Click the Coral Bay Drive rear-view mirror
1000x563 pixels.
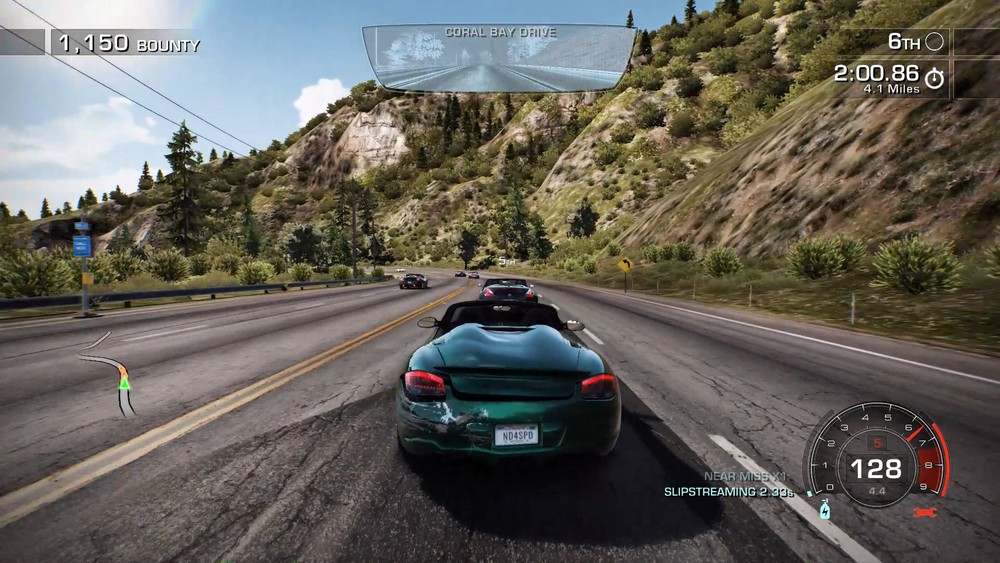[499, 60]
